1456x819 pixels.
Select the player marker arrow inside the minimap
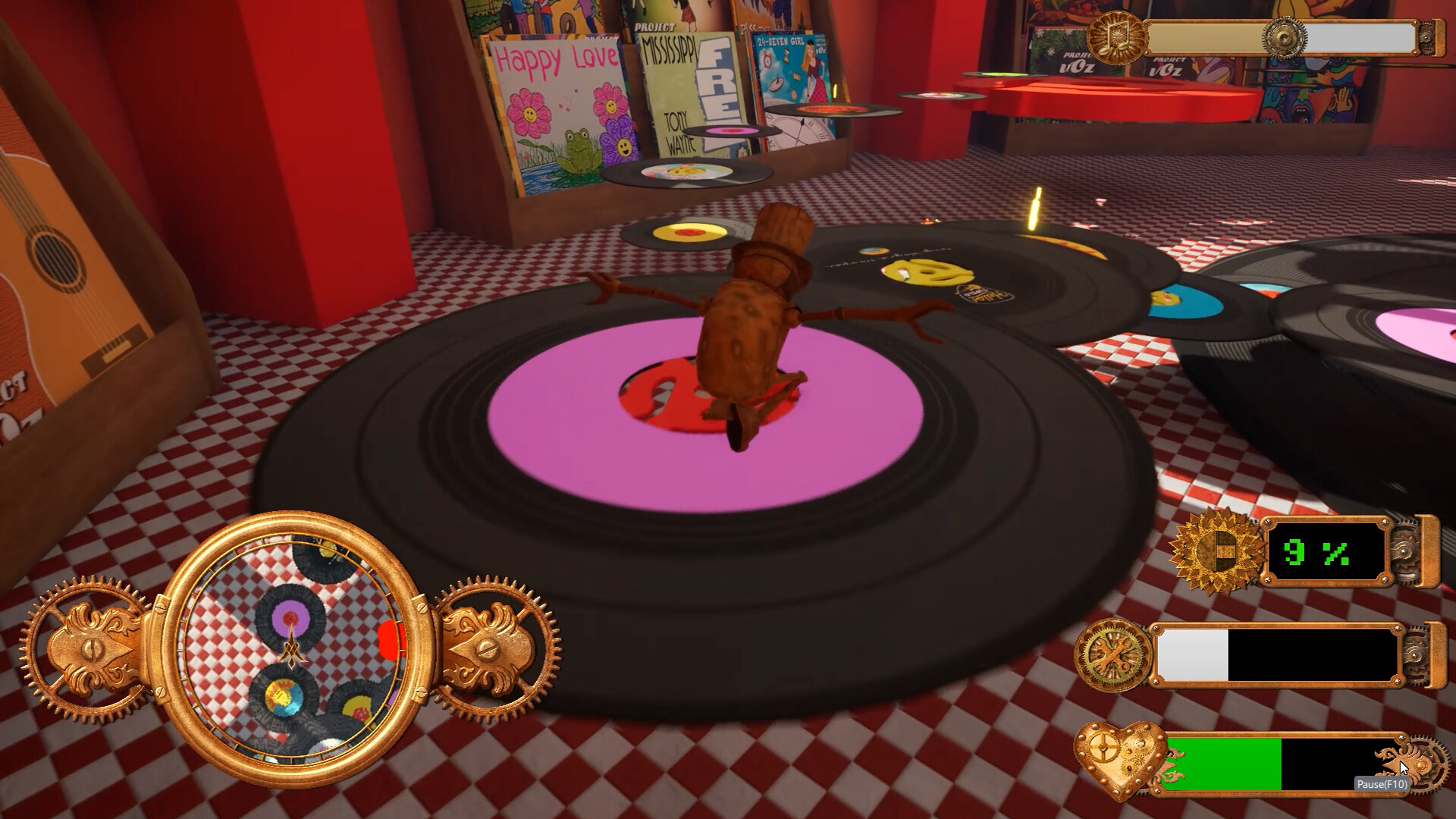[x=293, y=648]
